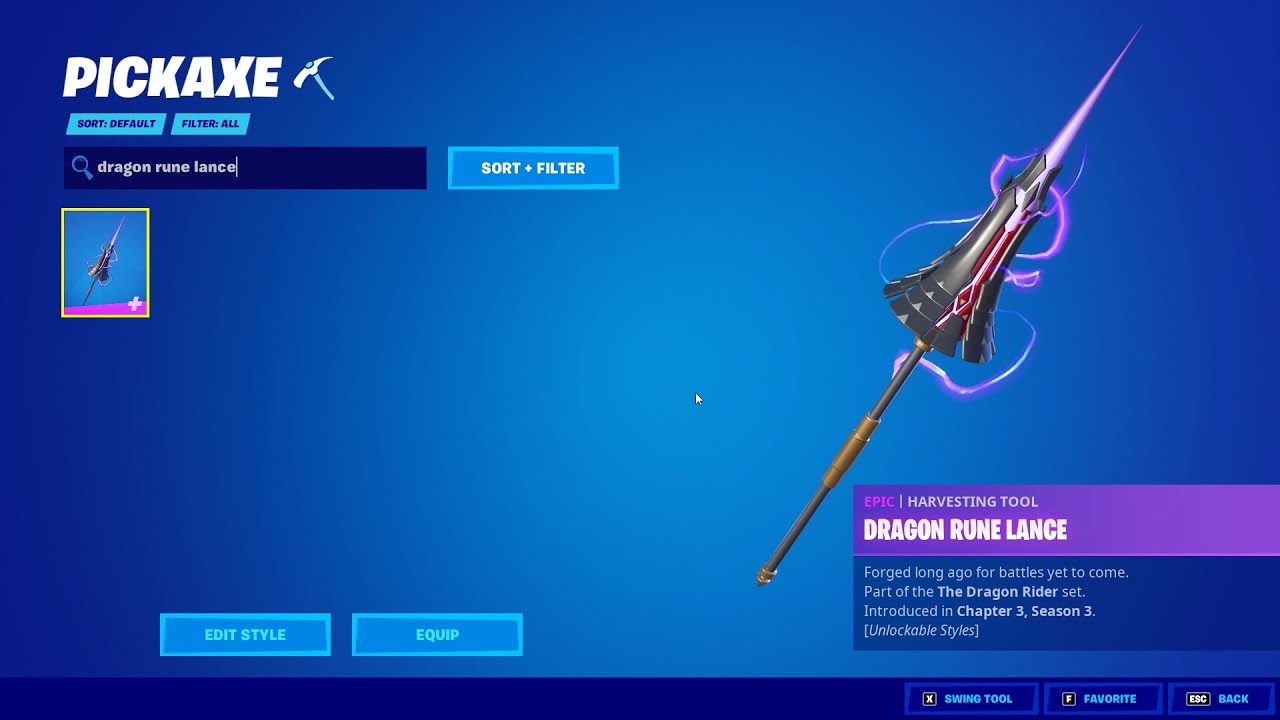Click the Unlockable Styles text

(x=920, y=629)
